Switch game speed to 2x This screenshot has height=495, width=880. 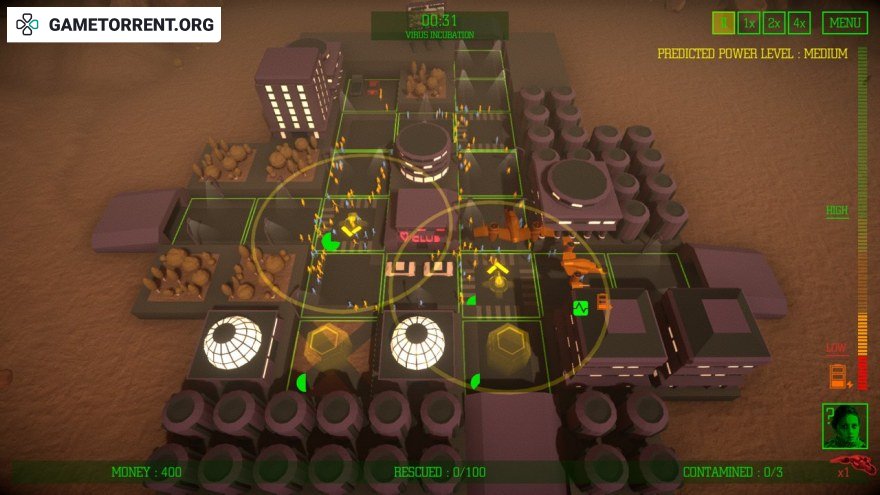coord(773,23)
